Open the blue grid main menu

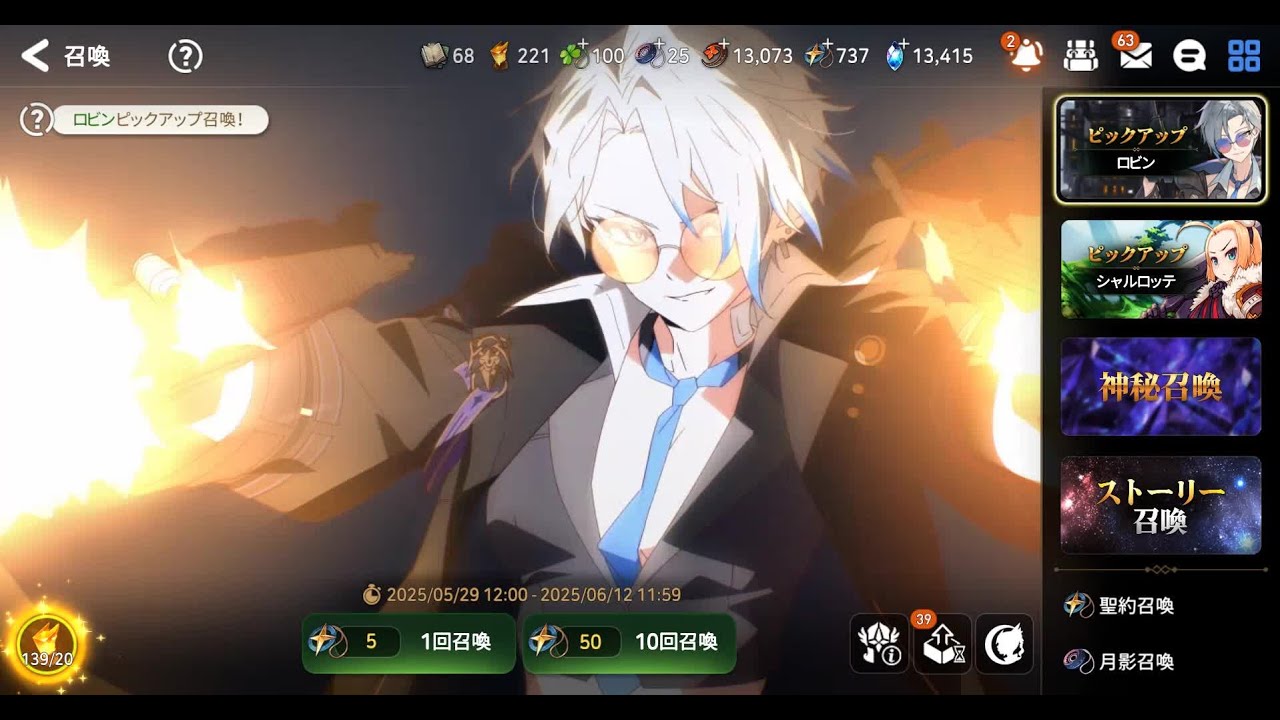(1244, 56)
